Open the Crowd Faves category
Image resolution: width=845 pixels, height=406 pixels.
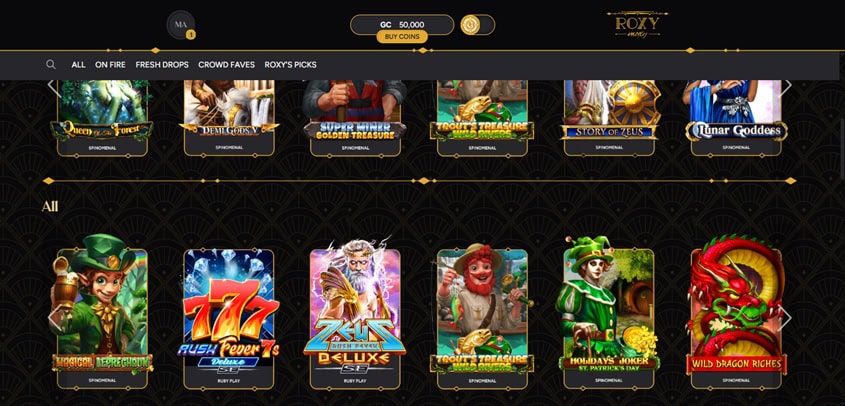[226, 65]
